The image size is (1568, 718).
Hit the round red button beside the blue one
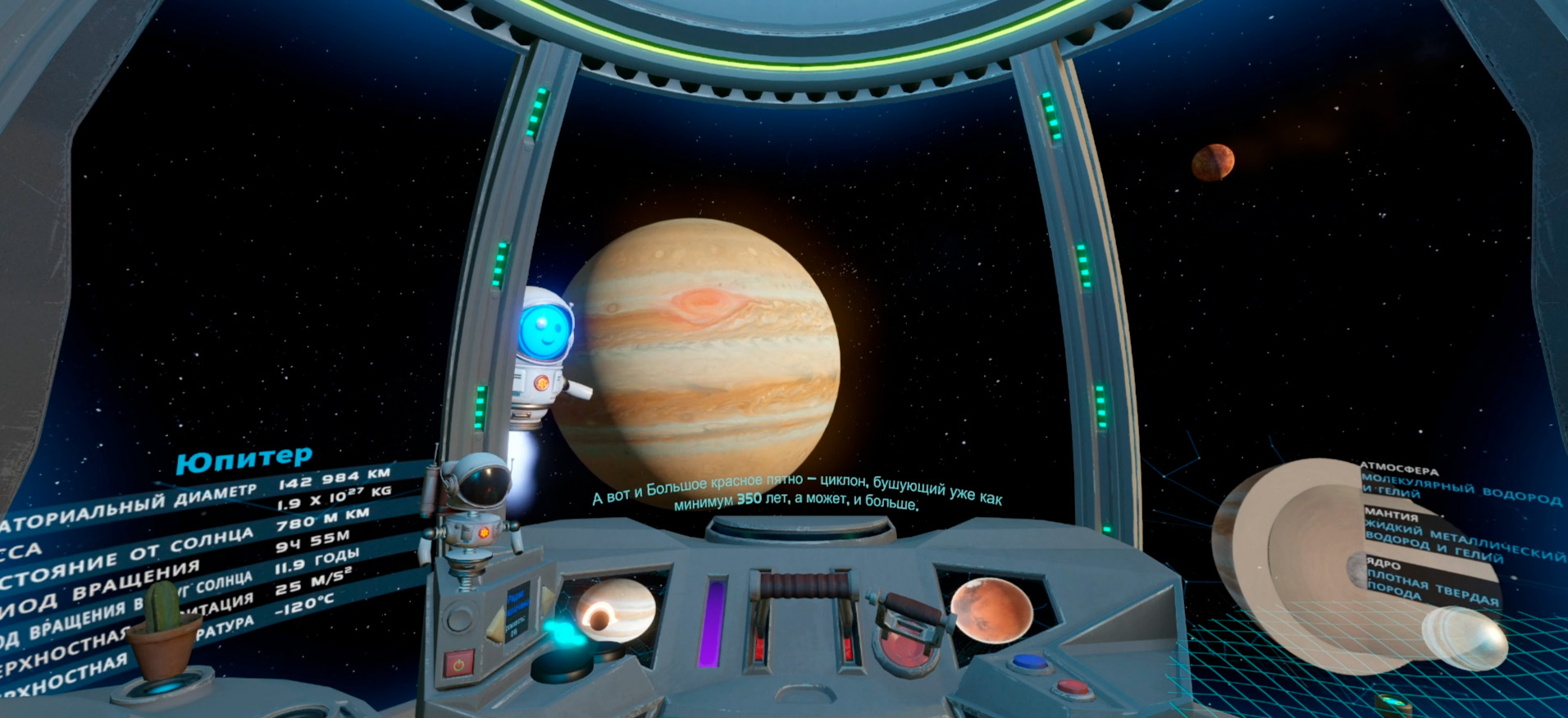pos(1072,687)
